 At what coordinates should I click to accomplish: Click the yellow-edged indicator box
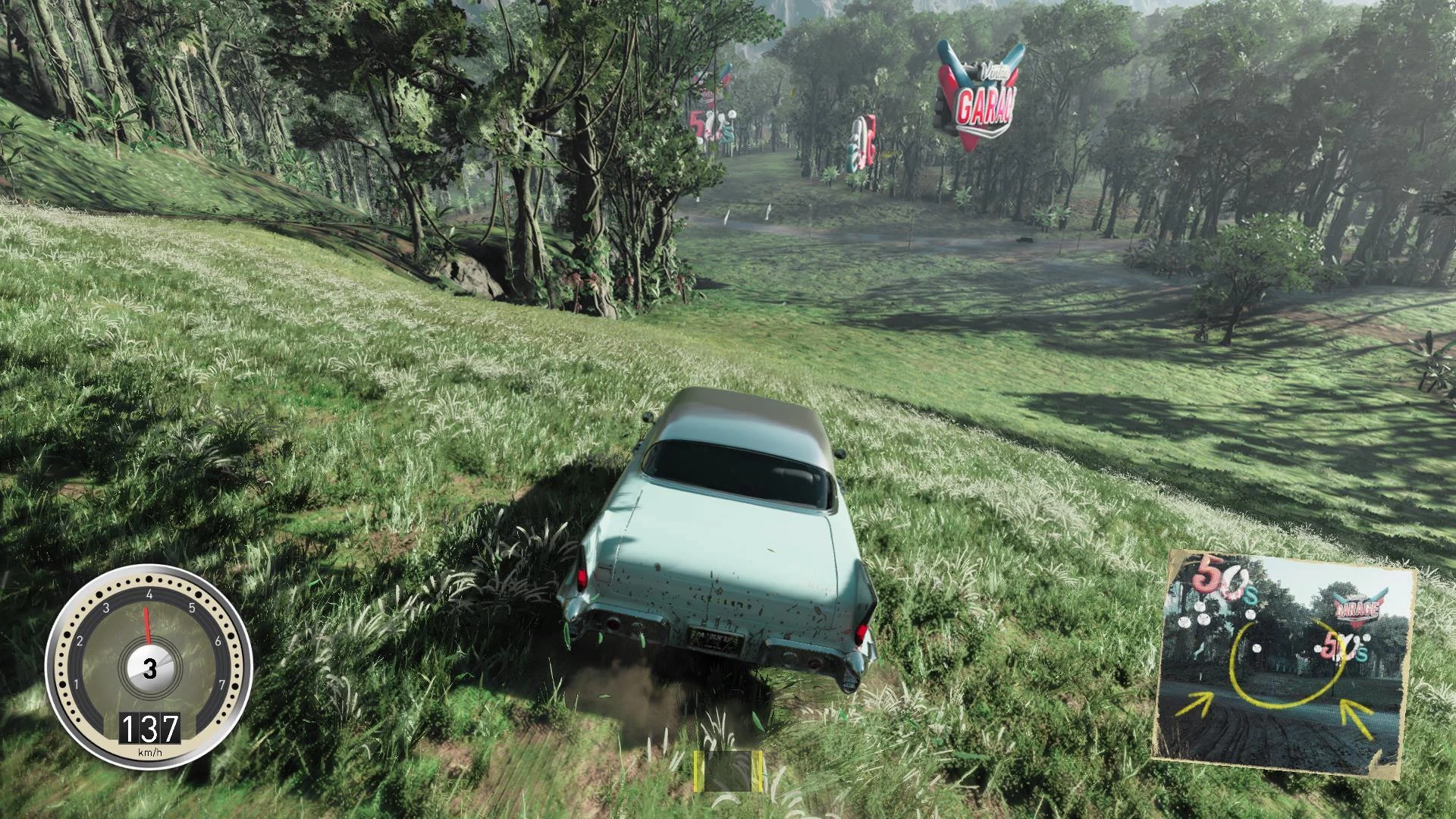click(727, 771)
